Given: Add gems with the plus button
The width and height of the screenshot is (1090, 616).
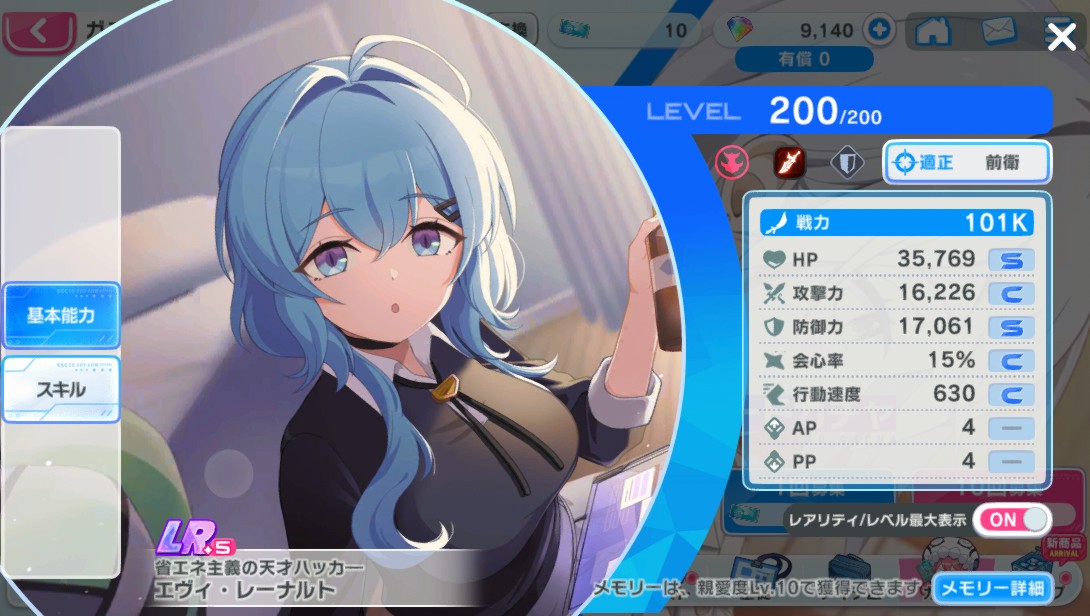Looking at the screenshot, I should (879, 30).
